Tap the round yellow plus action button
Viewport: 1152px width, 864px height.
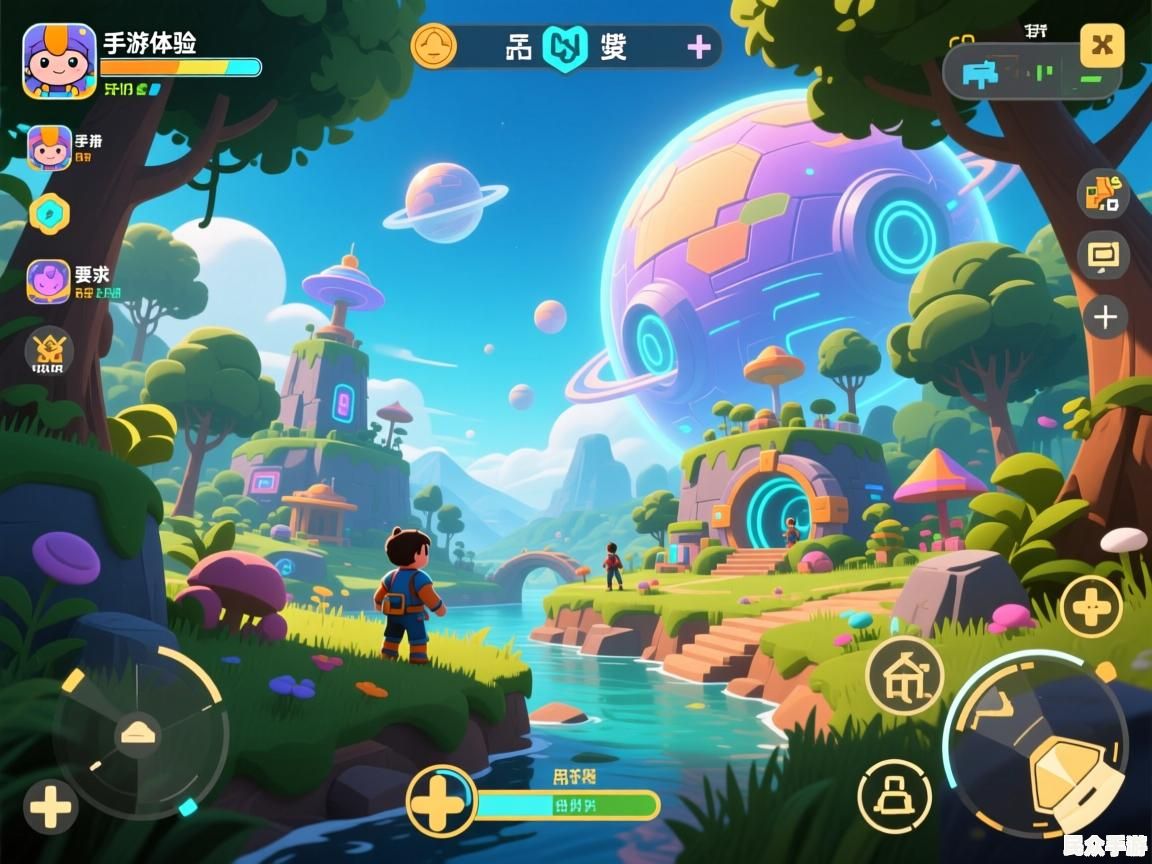pos(1090,606)
